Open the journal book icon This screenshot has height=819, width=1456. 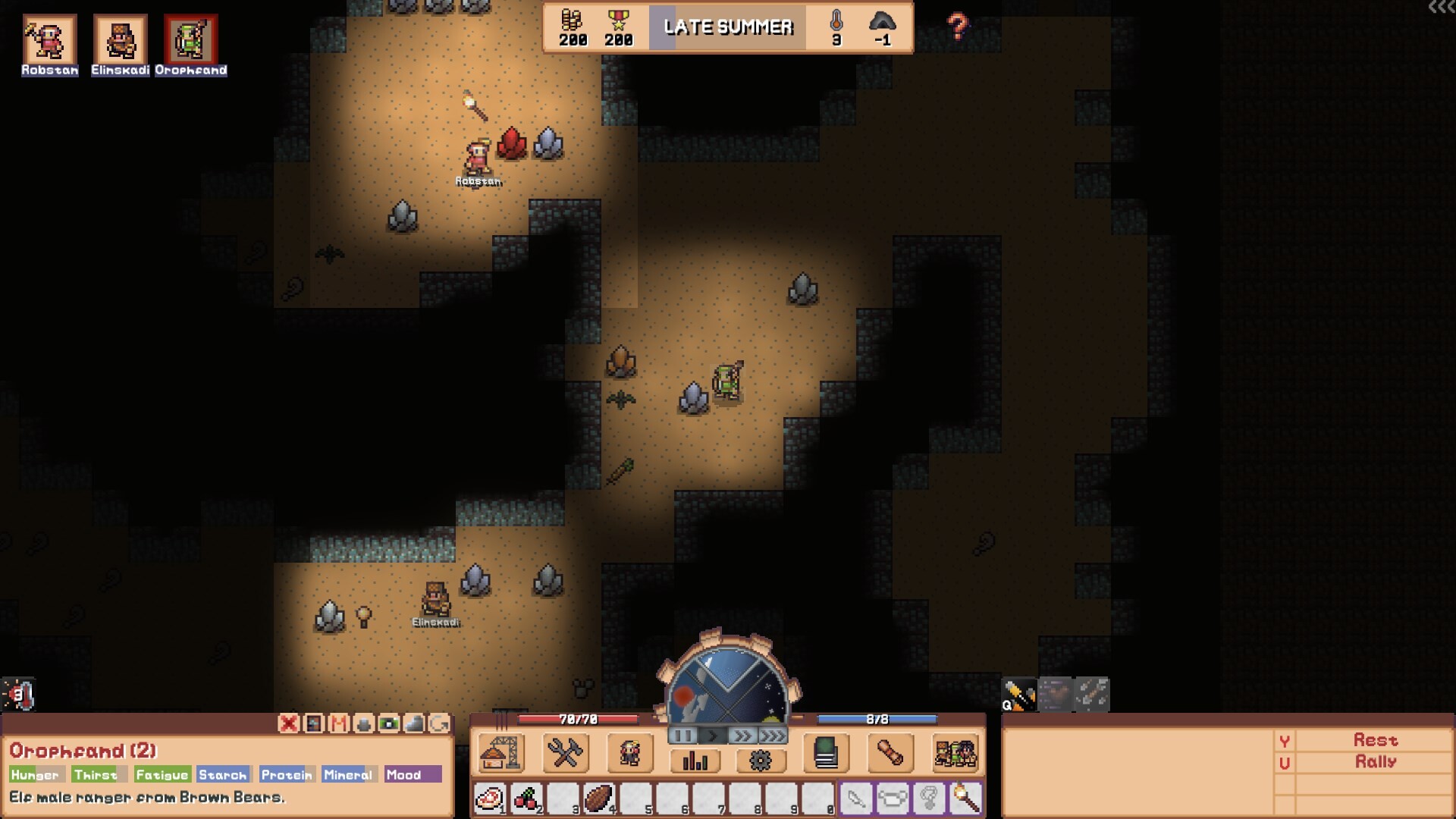pyautogui.click(x=825, y=751)
